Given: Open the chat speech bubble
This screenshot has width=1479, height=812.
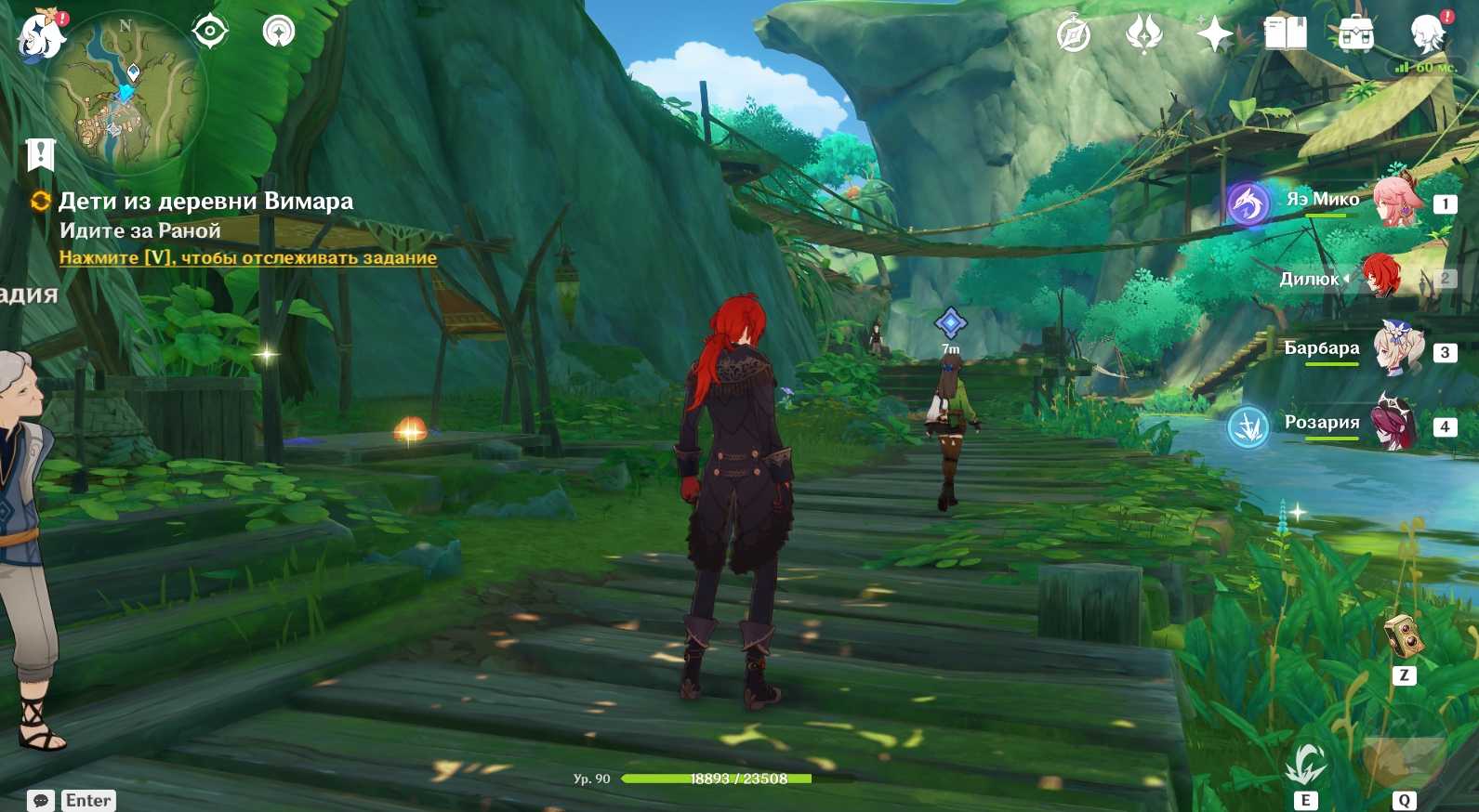Looking at the screenshot, I should pos(41,800).
